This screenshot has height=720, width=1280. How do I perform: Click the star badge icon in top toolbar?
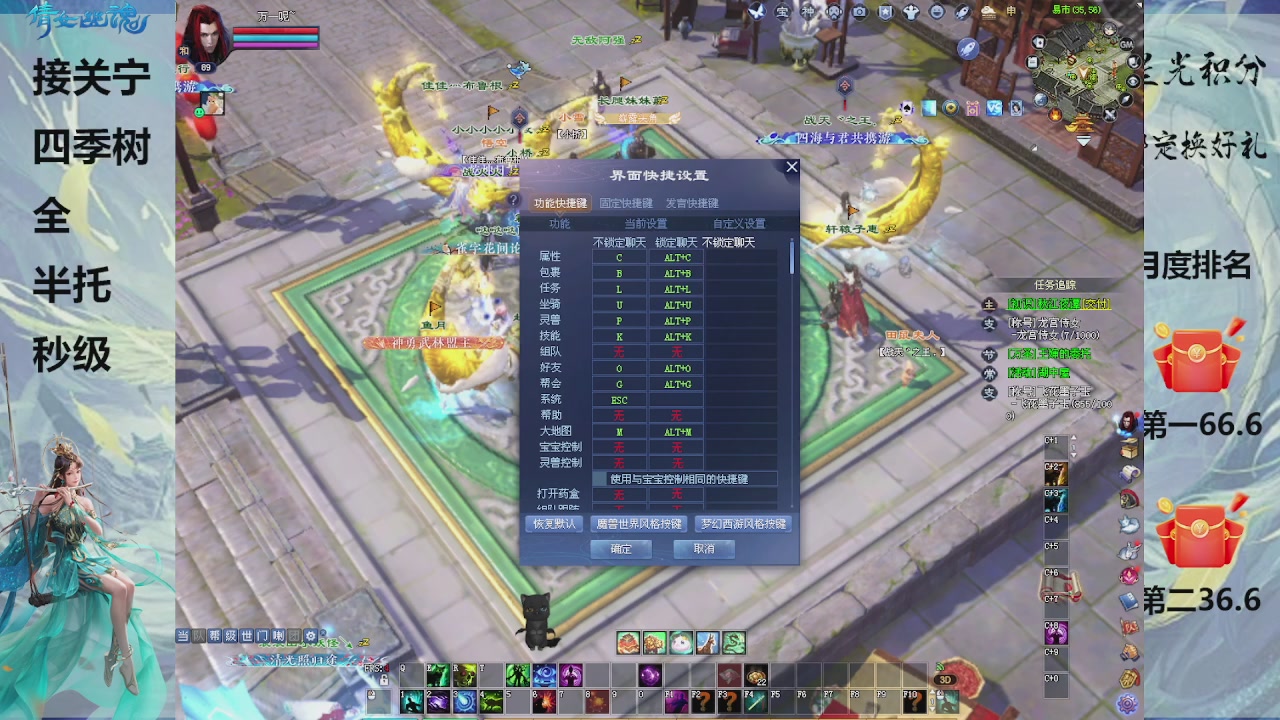point(883,12)
